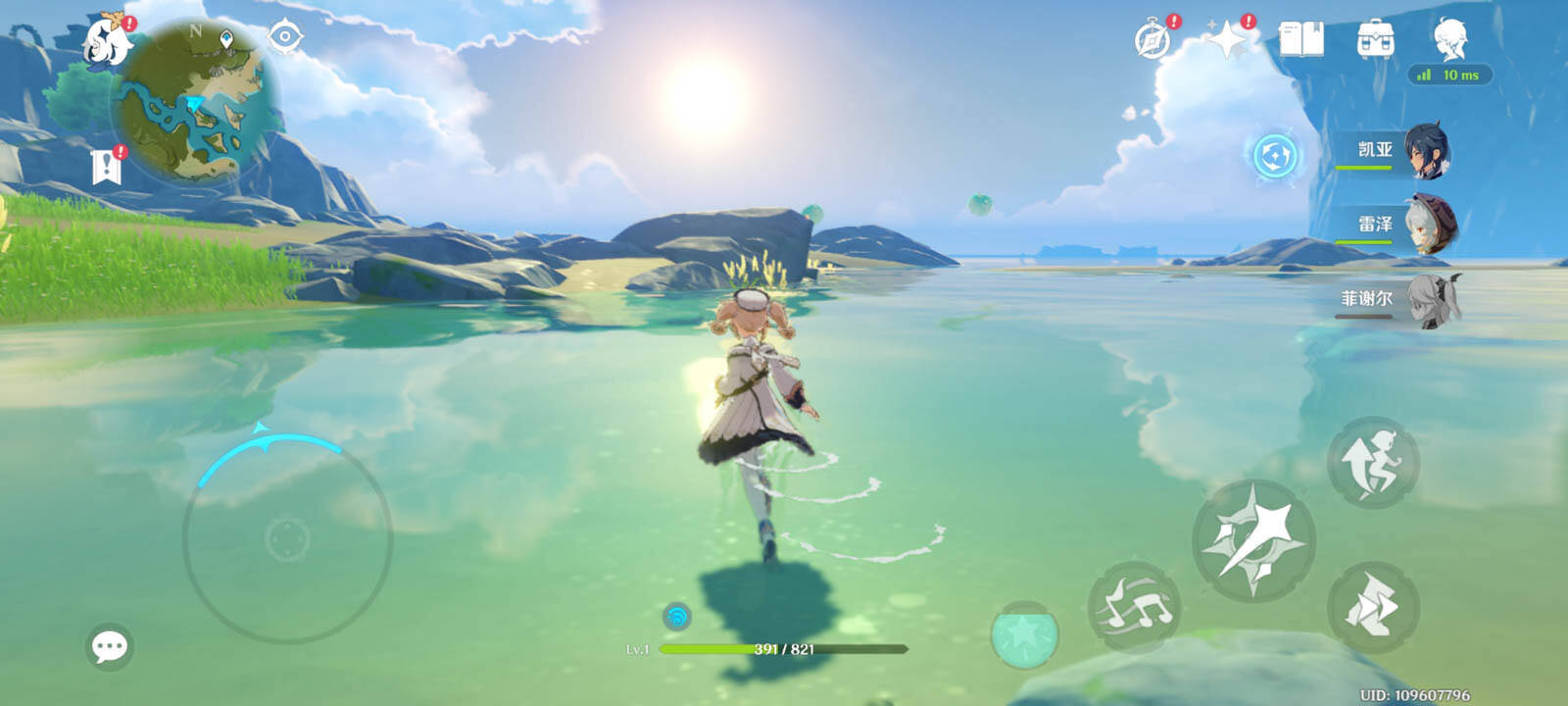Activate the musical notes elemental skill
This screenshot has width=1568, height=706.
click(x=1134, y=607)
